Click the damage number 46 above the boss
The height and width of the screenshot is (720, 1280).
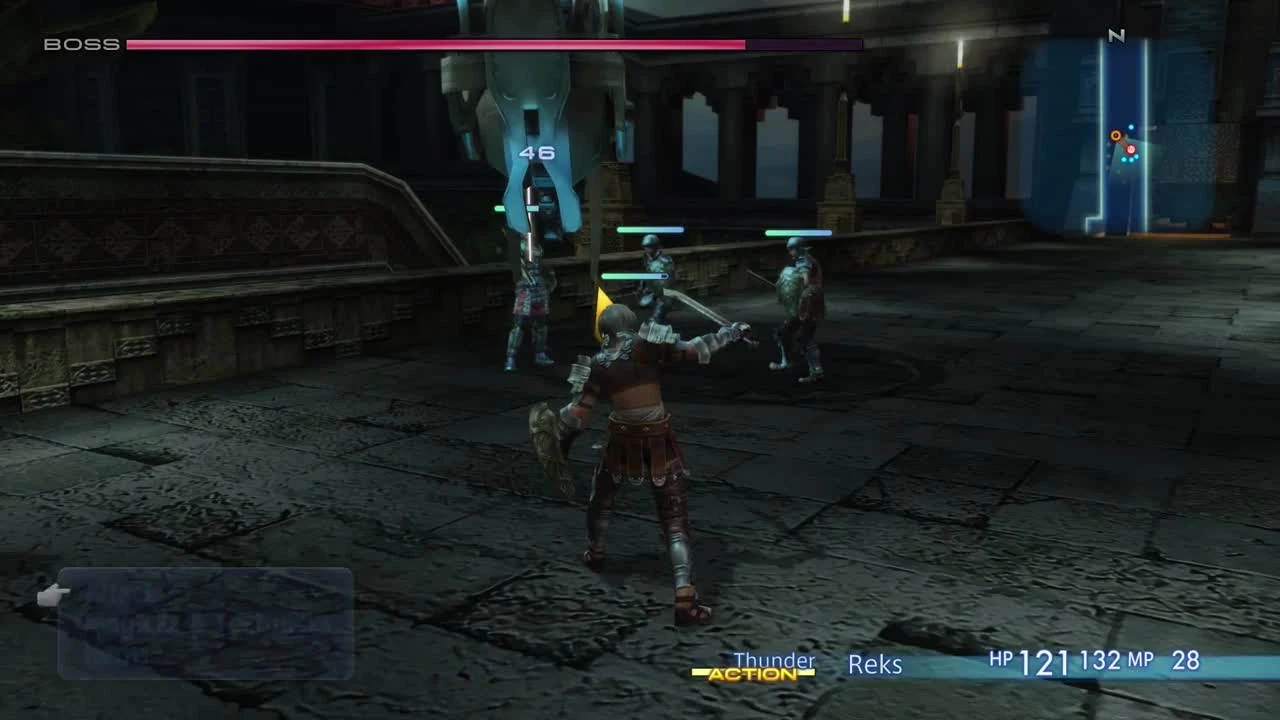pos(536,153)
